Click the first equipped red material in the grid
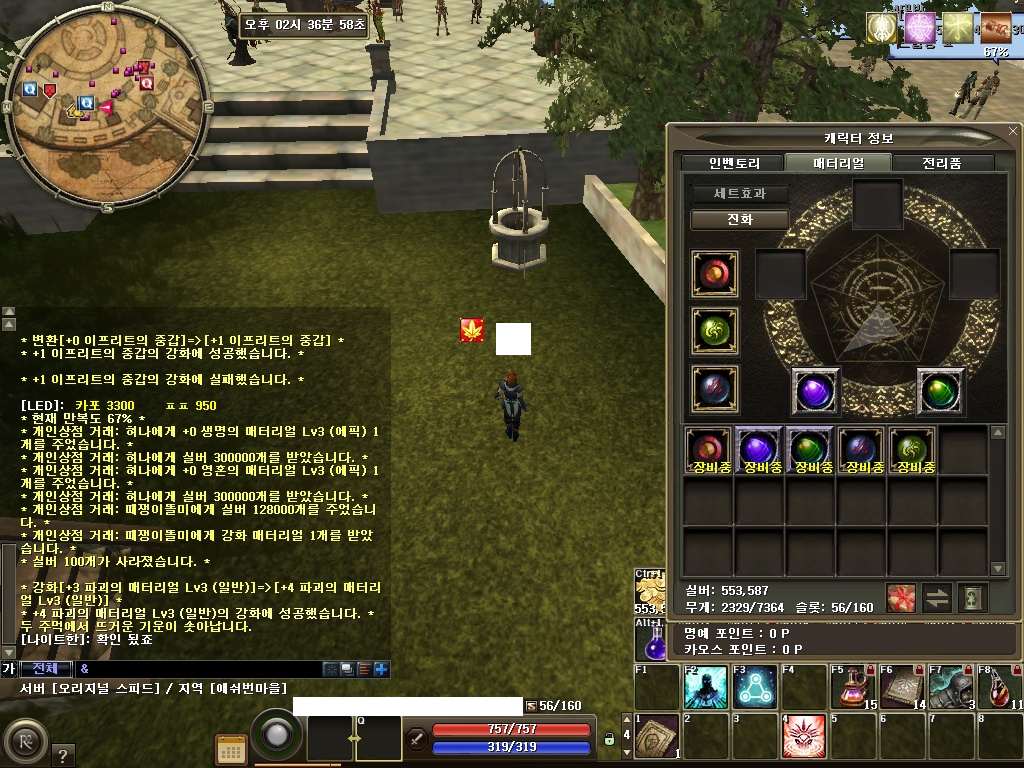 tap(708, 450)
